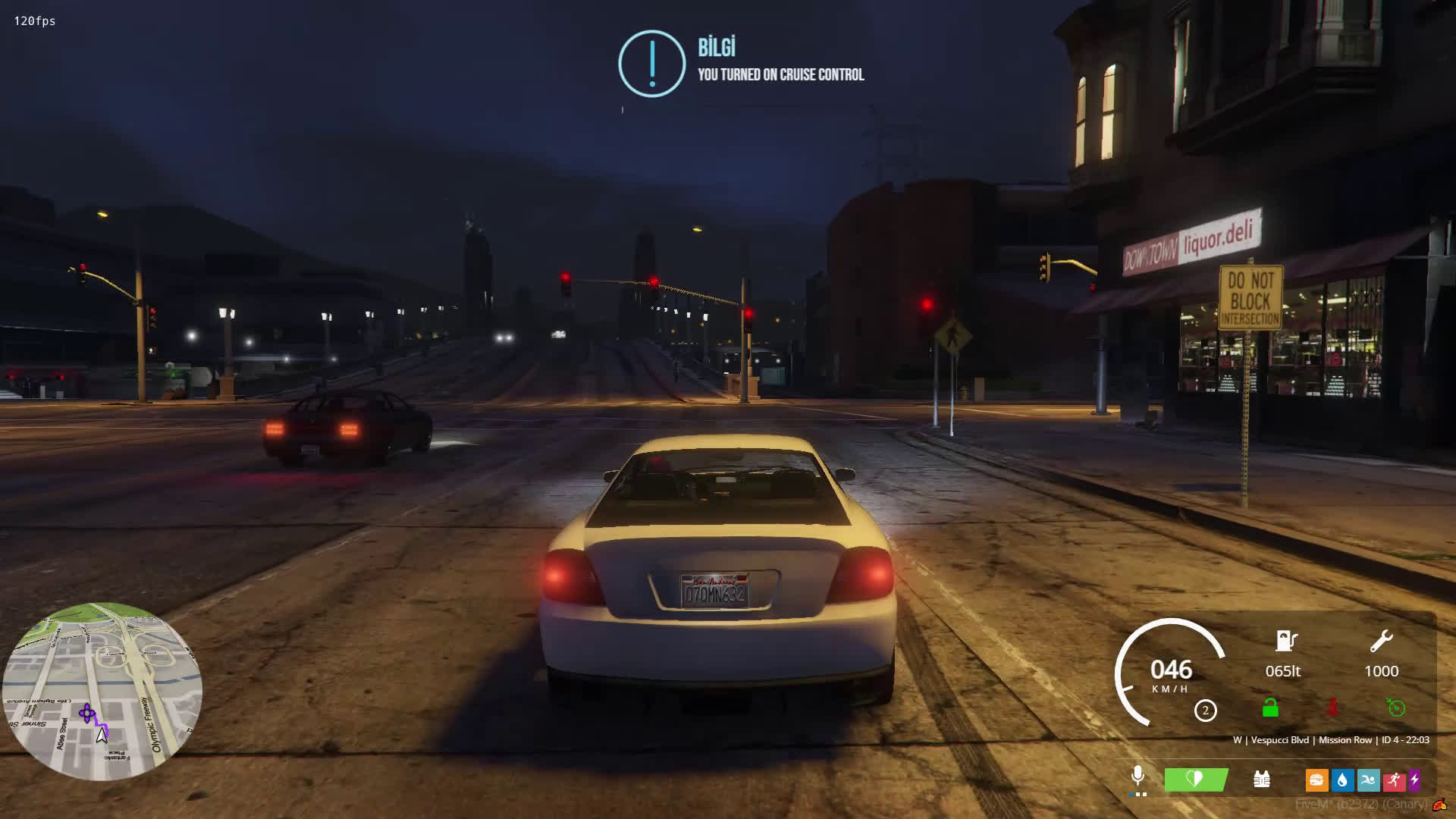
Task: Select the blue water drop thirst icon
Action: point(1342,780)
